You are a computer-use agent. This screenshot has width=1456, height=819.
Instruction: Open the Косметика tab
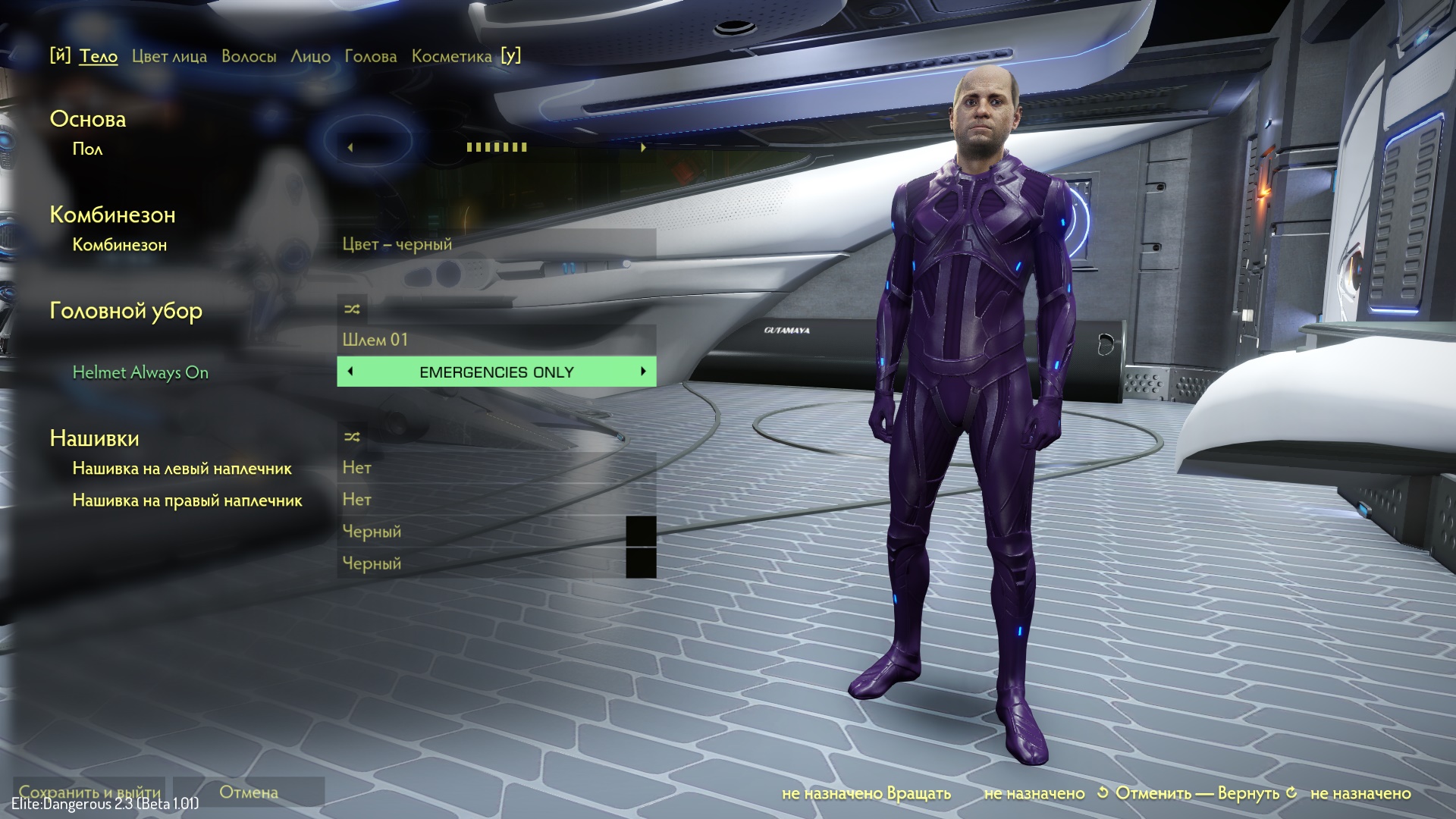451,56
